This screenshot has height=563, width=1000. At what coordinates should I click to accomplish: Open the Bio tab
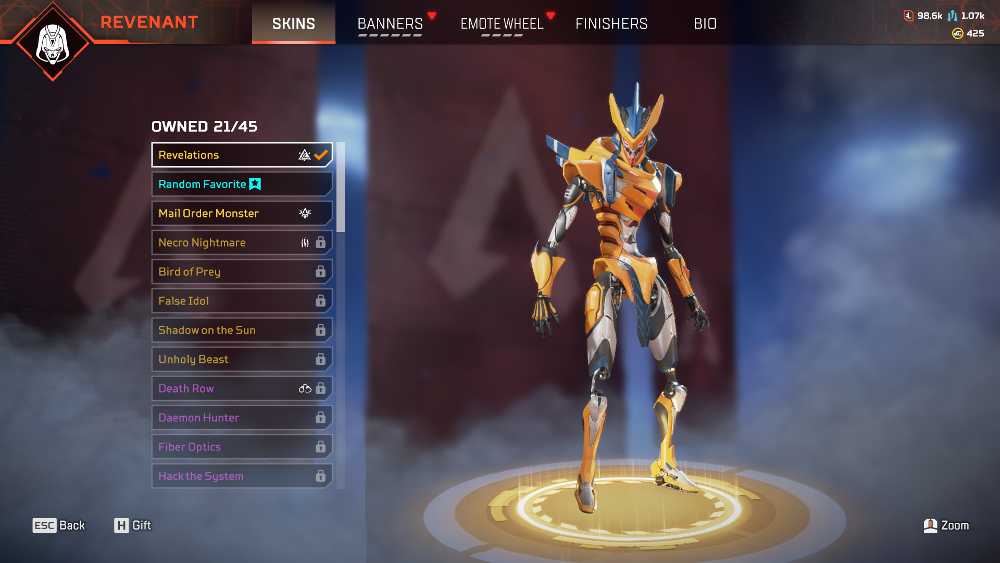(x=705, y=23)
